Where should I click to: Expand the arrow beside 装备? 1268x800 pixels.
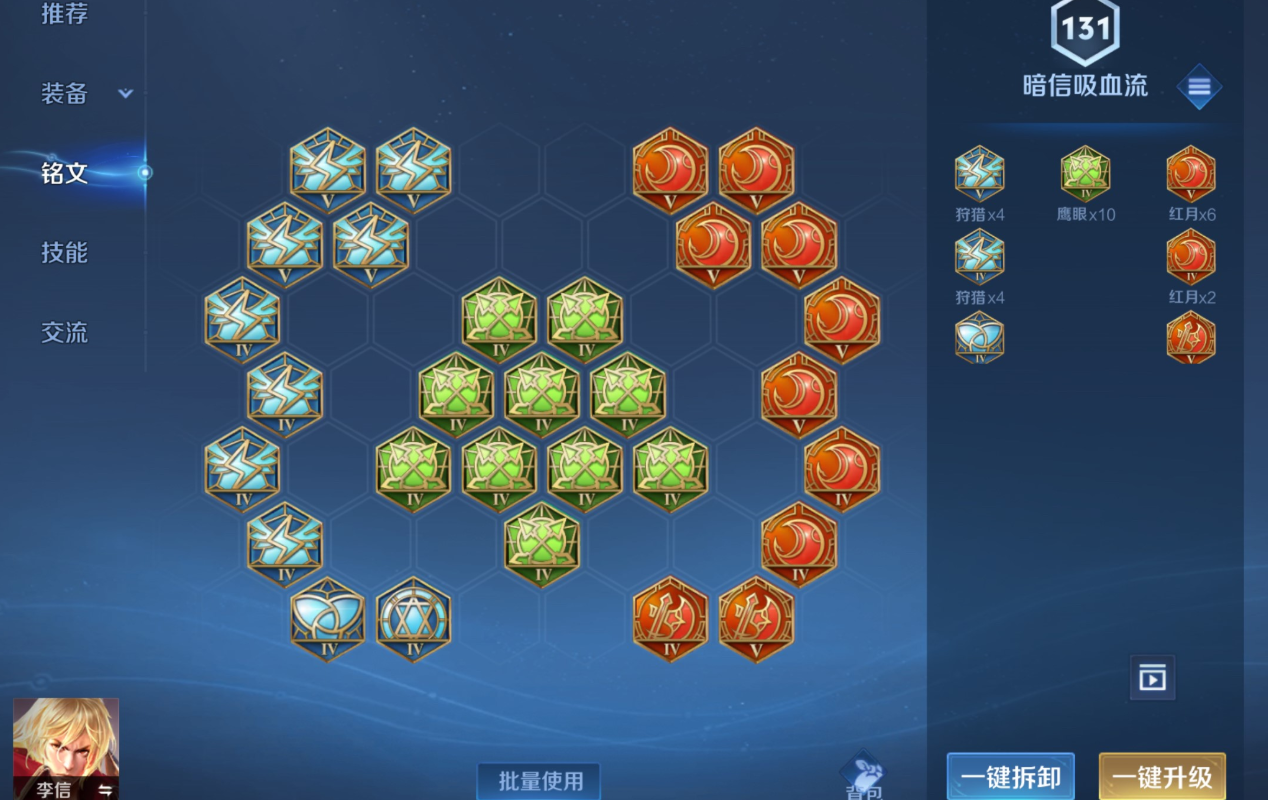coord(125,94)
